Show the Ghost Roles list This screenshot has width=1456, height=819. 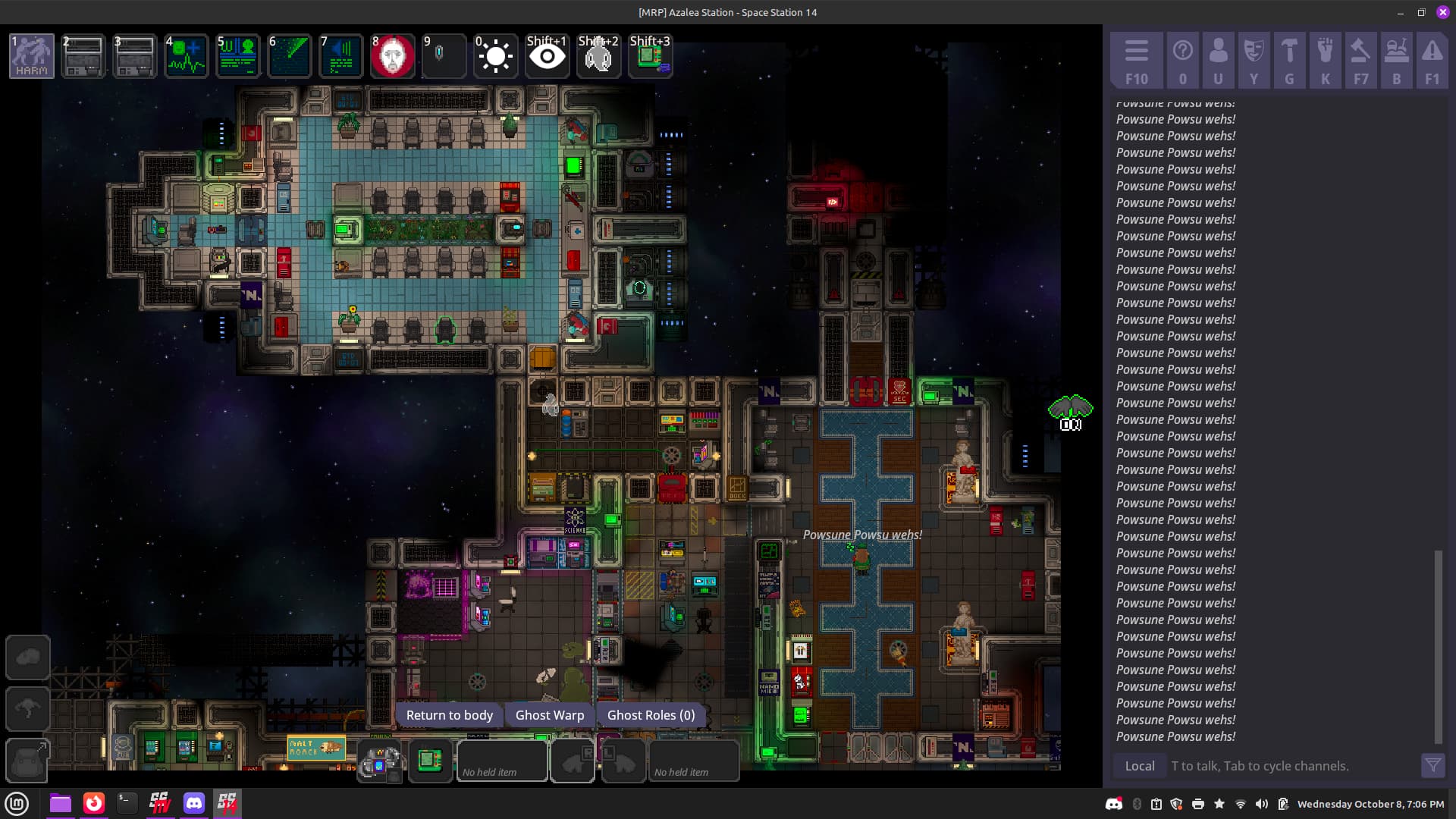[x=651, y=715]
